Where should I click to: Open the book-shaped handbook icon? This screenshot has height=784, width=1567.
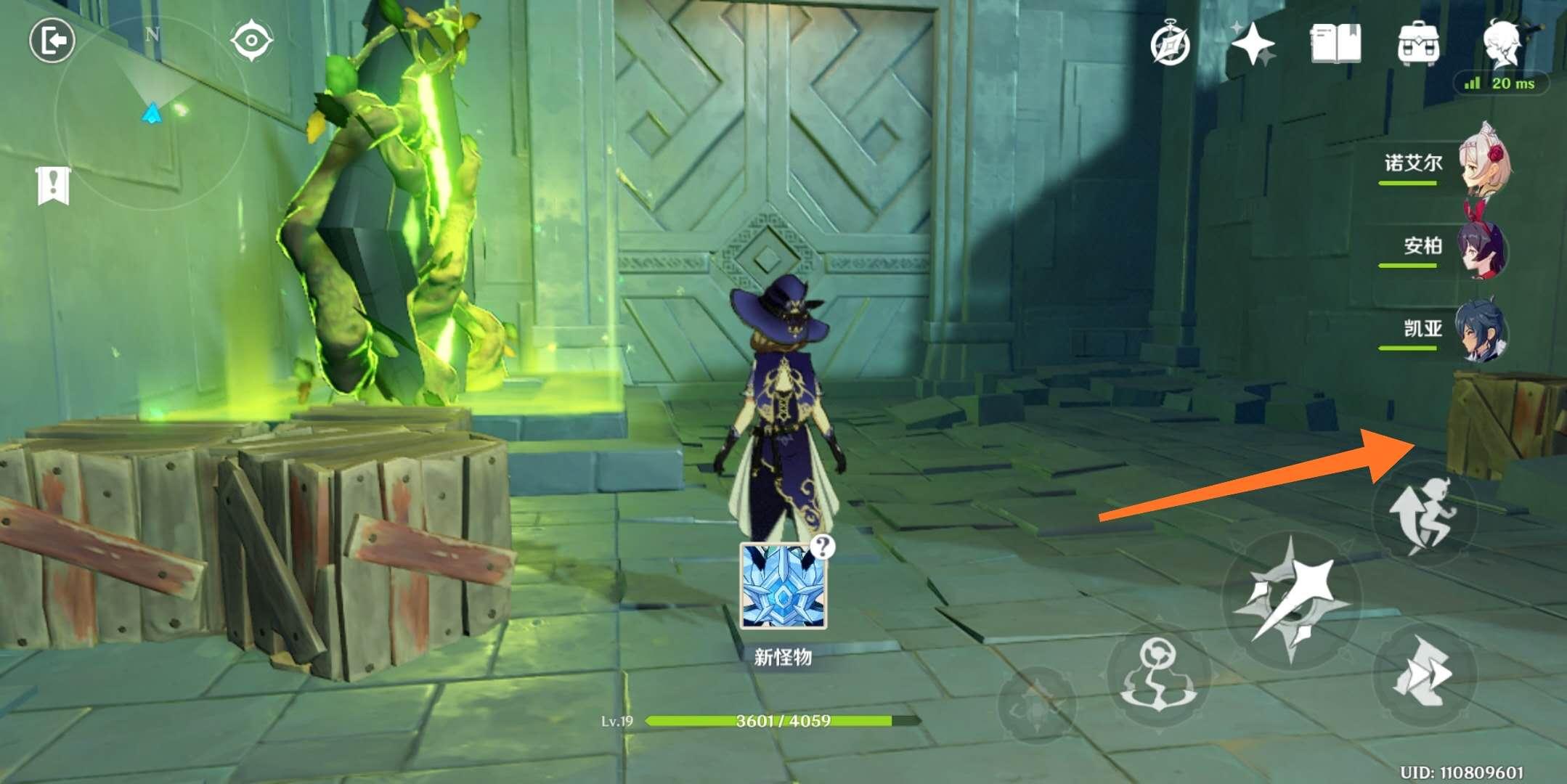click(x=1335, y=45)
